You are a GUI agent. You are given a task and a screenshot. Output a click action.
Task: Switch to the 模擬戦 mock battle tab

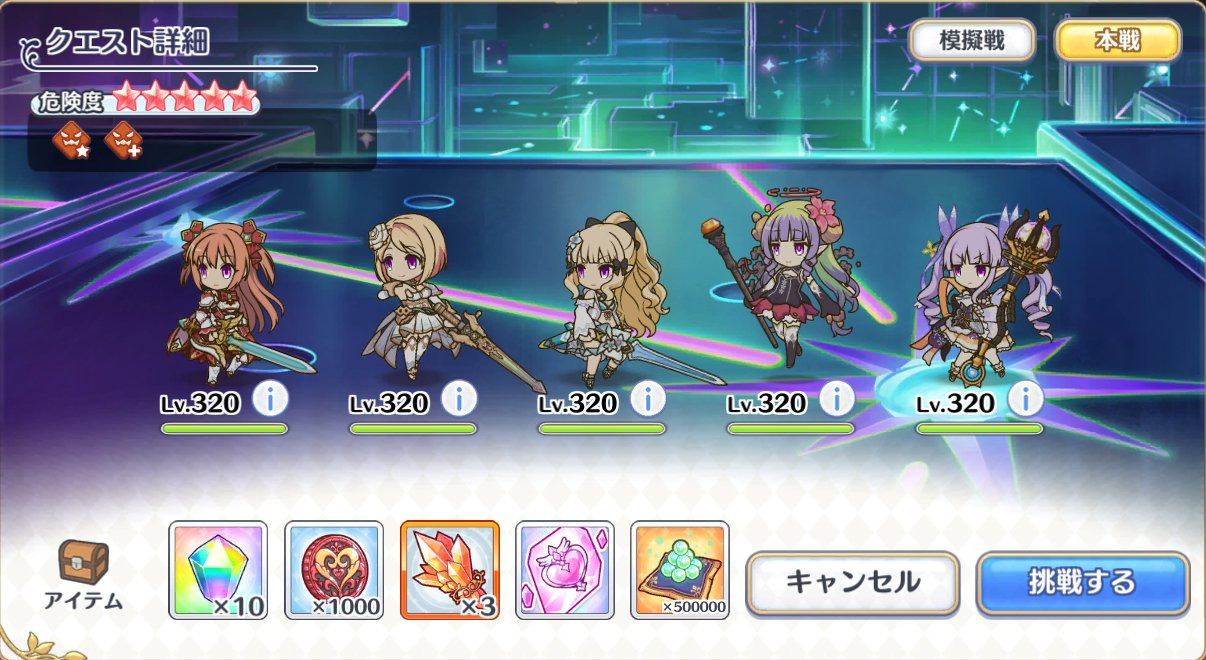click(x=972, y=41)
